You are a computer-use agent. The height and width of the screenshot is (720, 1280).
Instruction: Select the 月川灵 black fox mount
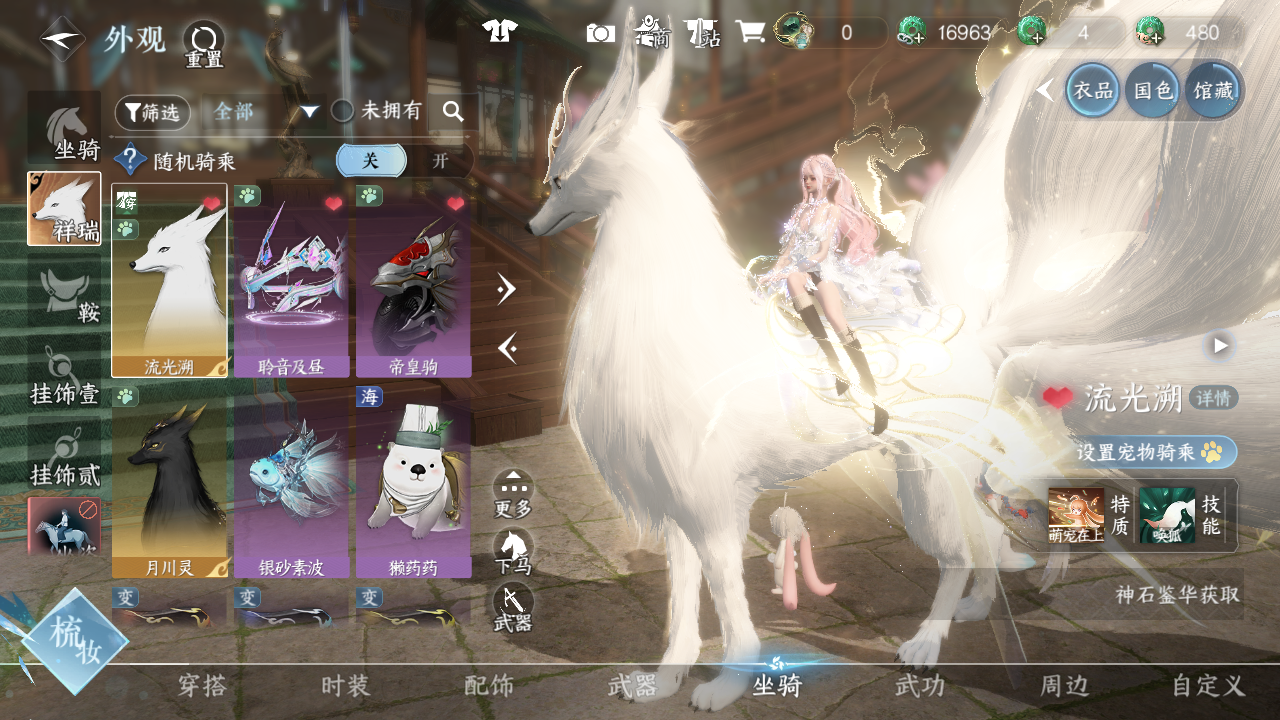point(169,481)
